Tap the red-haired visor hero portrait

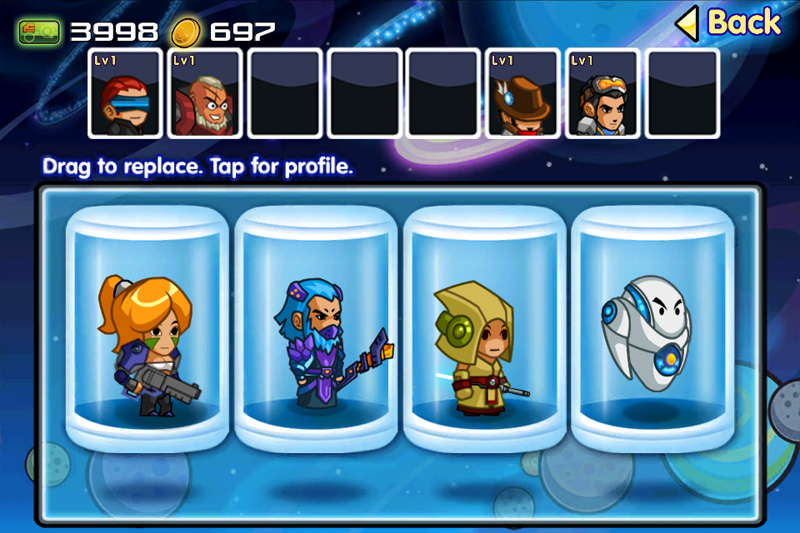(125, 93)
